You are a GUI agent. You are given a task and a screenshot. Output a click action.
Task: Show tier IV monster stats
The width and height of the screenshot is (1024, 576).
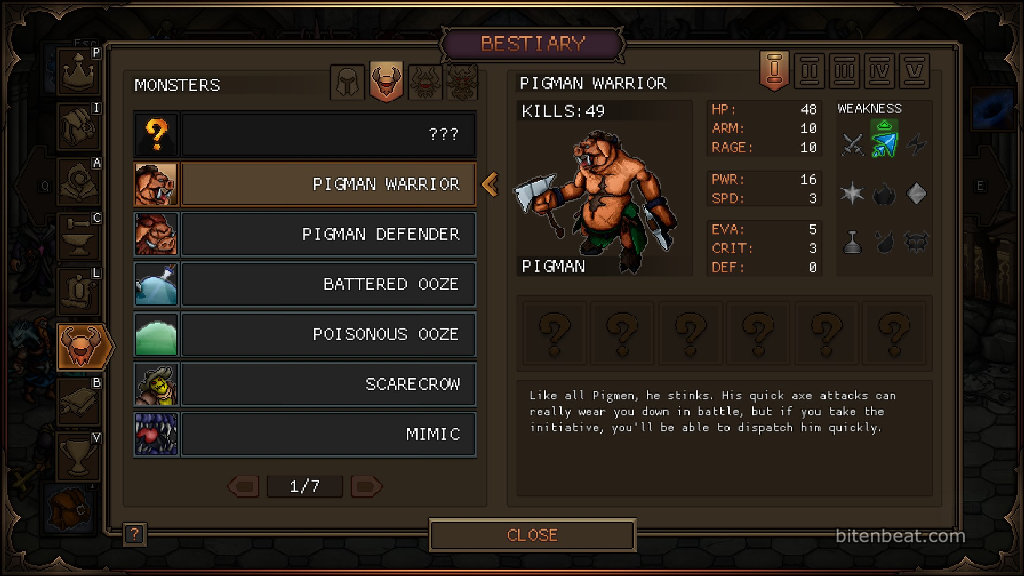tap(880, 72)
